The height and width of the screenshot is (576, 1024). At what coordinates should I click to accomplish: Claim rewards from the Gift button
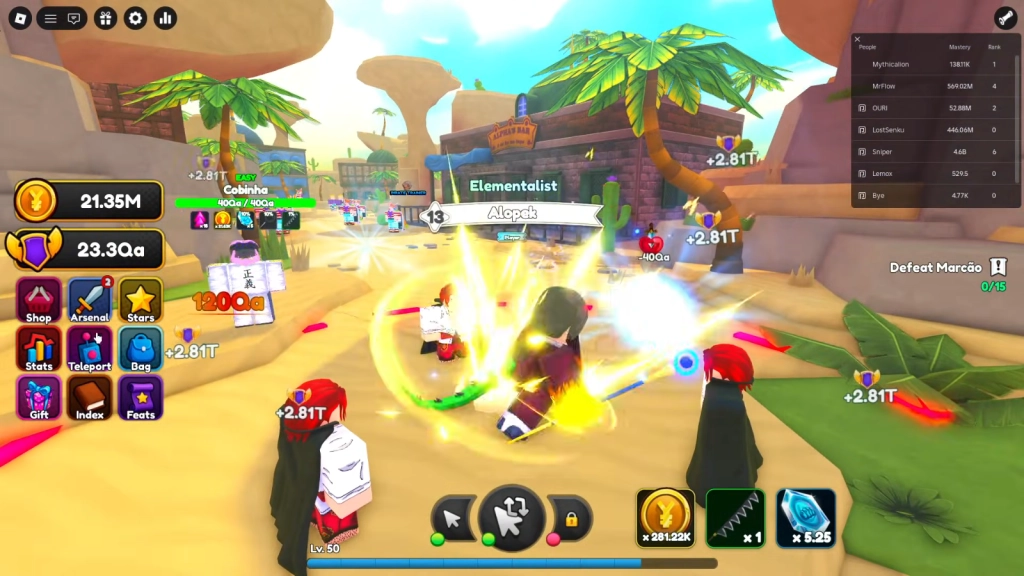39,398
